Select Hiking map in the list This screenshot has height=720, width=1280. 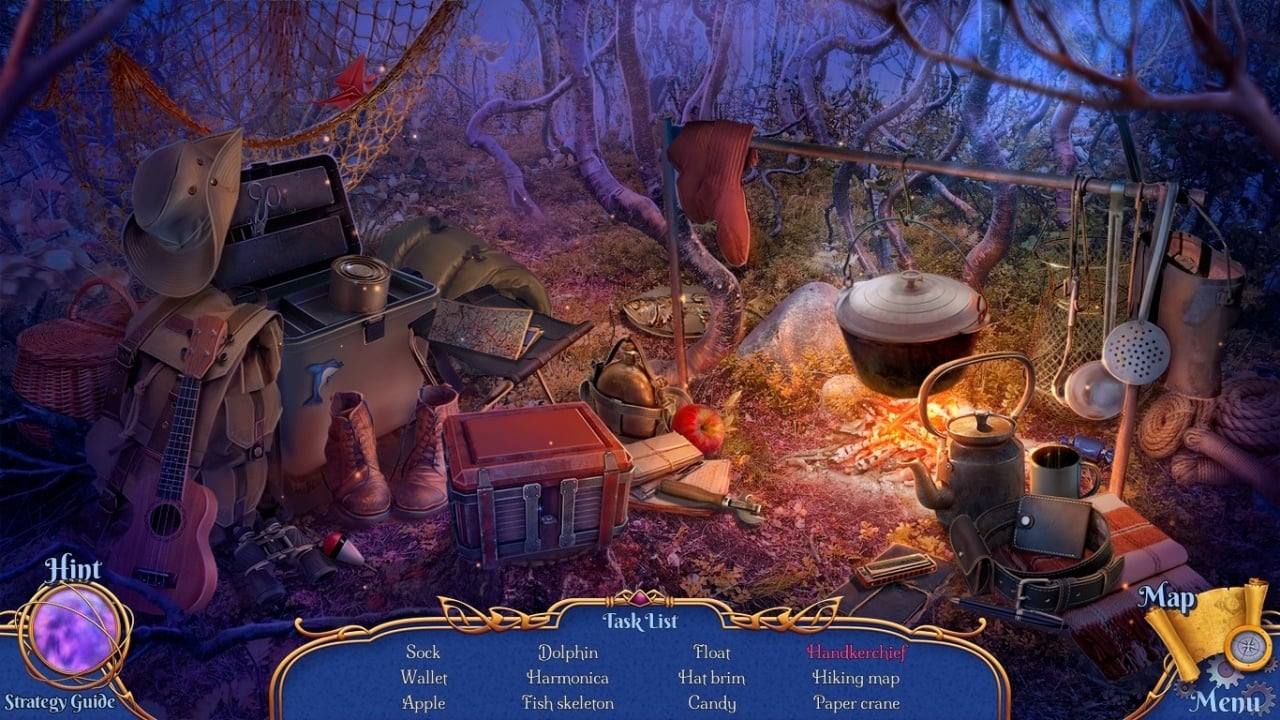click(x=856, y=678)
